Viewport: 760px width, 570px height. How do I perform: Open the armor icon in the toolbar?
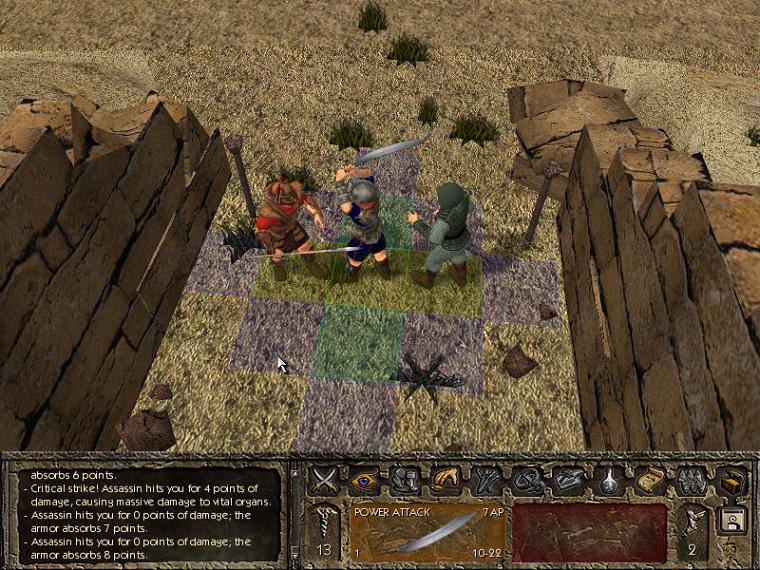[403, 480]
